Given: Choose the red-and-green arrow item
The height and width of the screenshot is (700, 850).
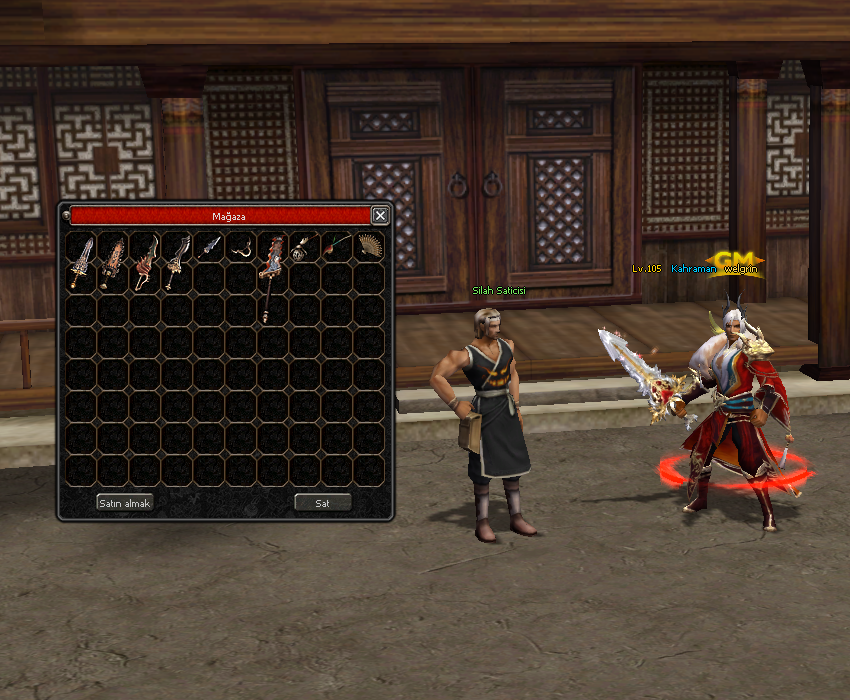Looking at the screenshot, I should 337,247.
